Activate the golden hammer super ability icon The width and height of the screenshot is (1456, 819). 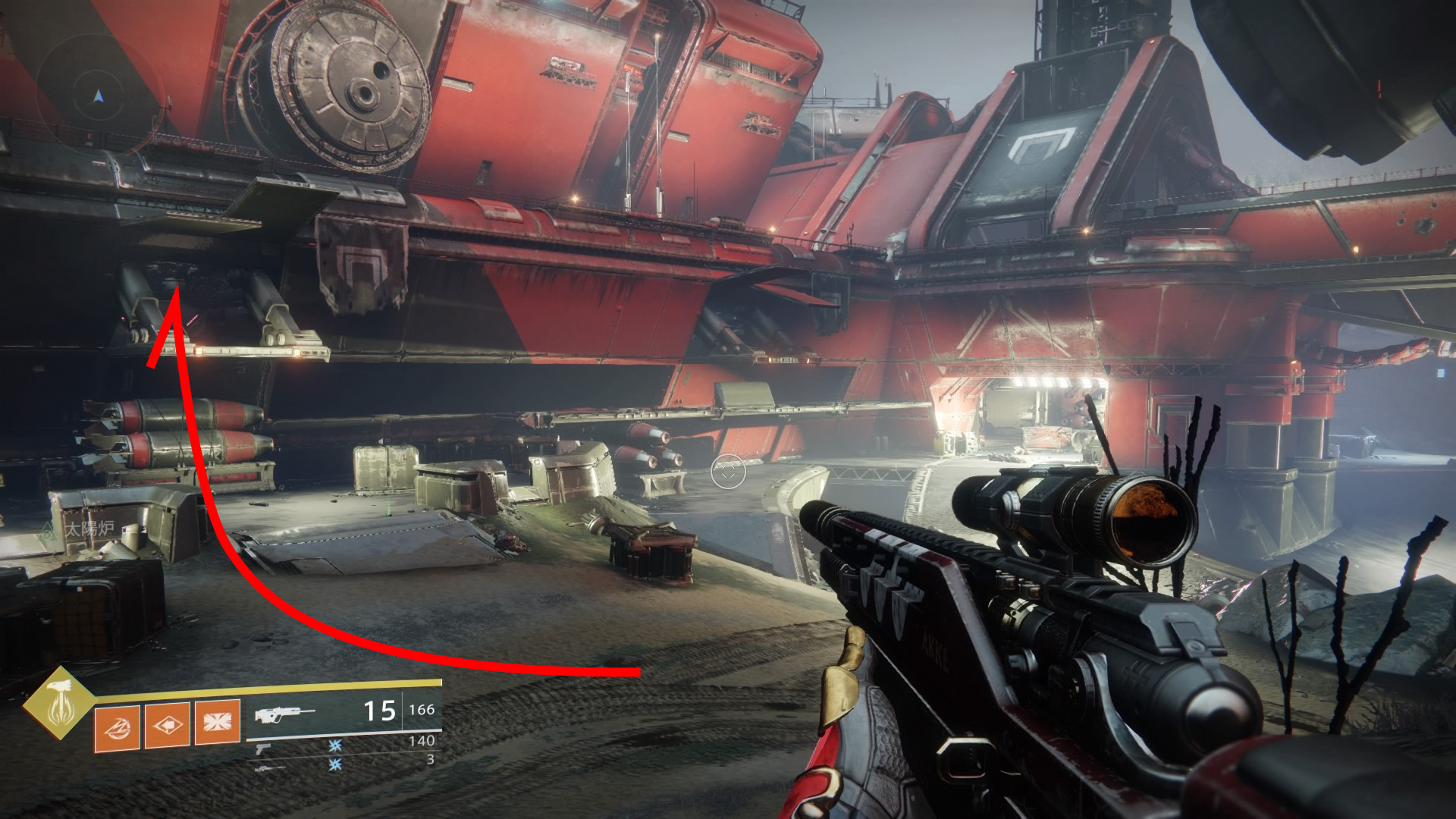click(58, 704)
